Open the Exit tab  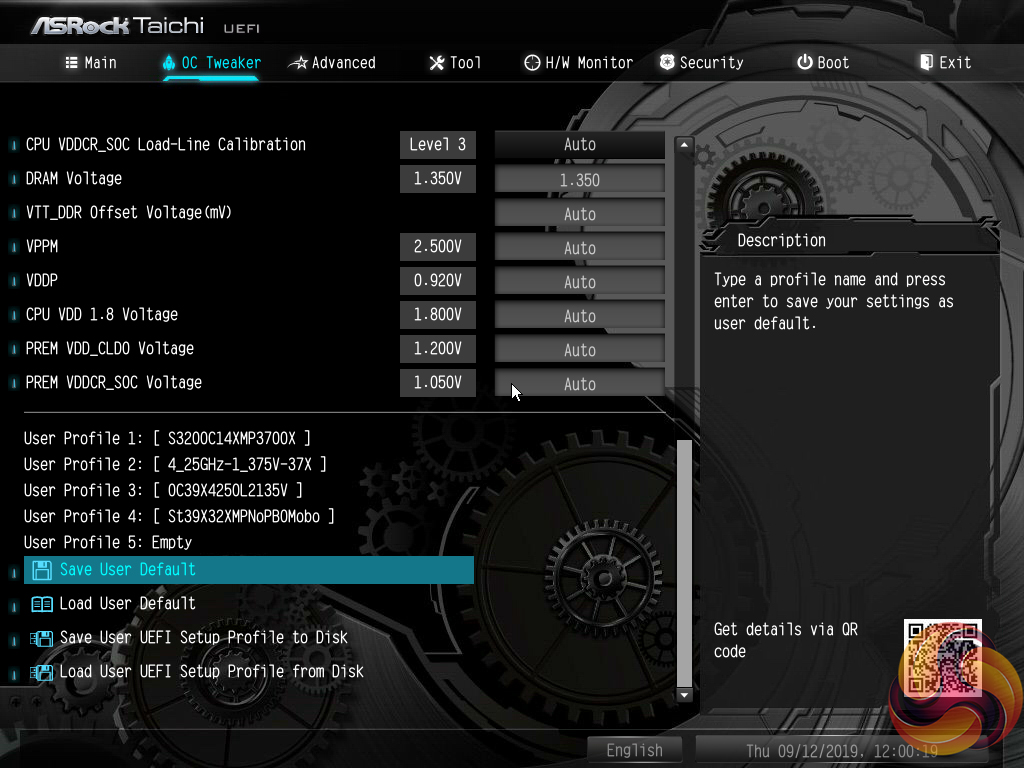[945, 62]
